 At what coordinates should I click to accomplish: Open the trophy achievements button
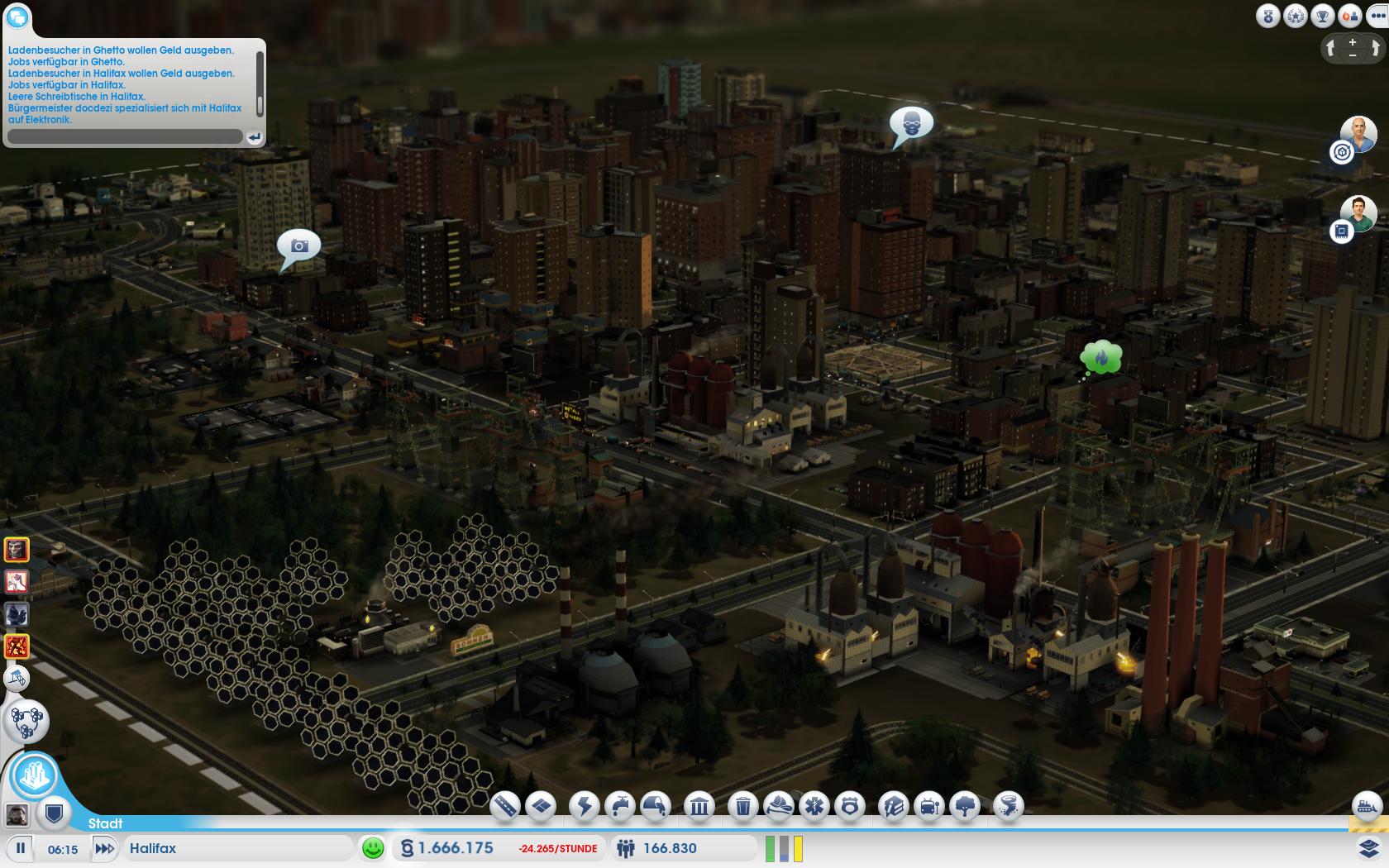pos(1323,16)
